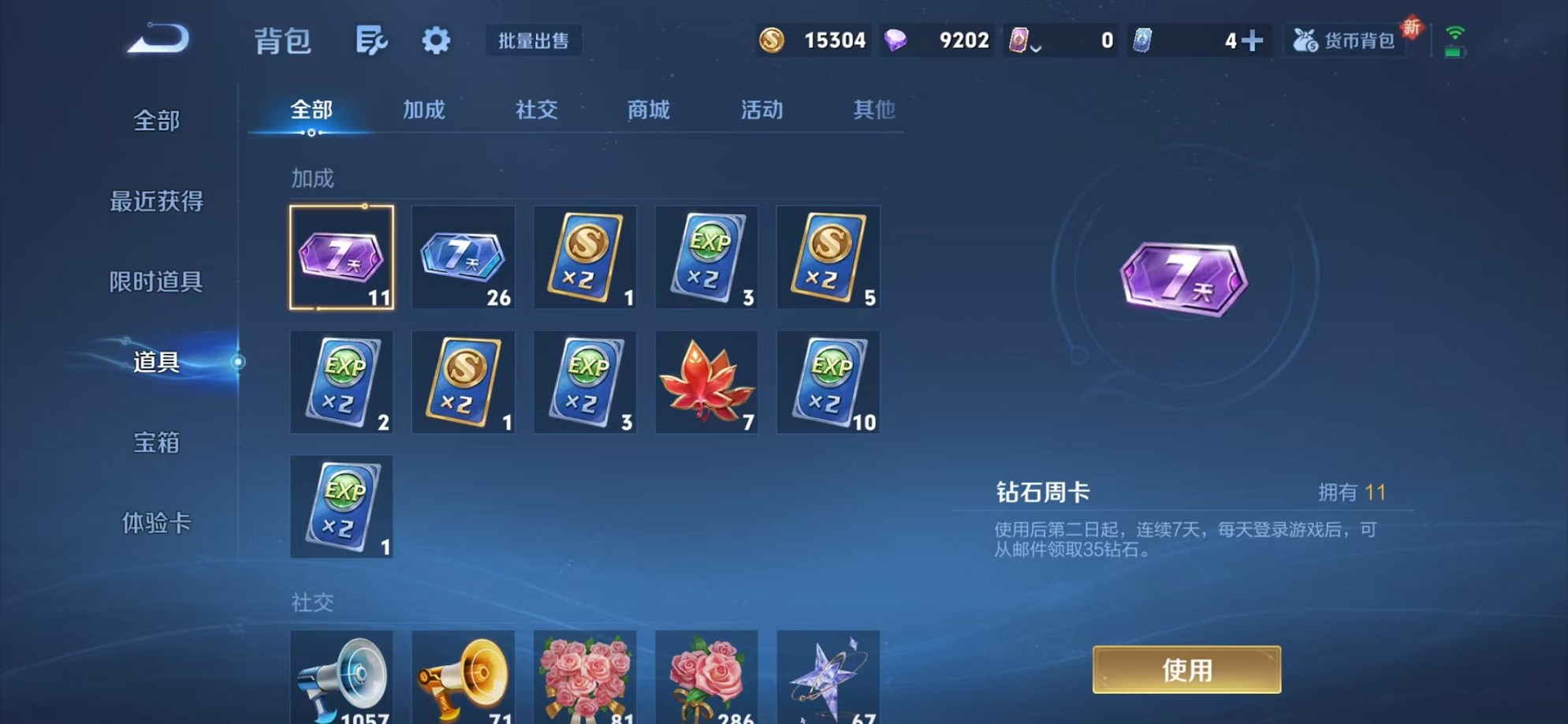Select the EXP x2 card with count 10
This screenshot has width=1568, height=724.
pyautogui.click(x=828, y=384)
